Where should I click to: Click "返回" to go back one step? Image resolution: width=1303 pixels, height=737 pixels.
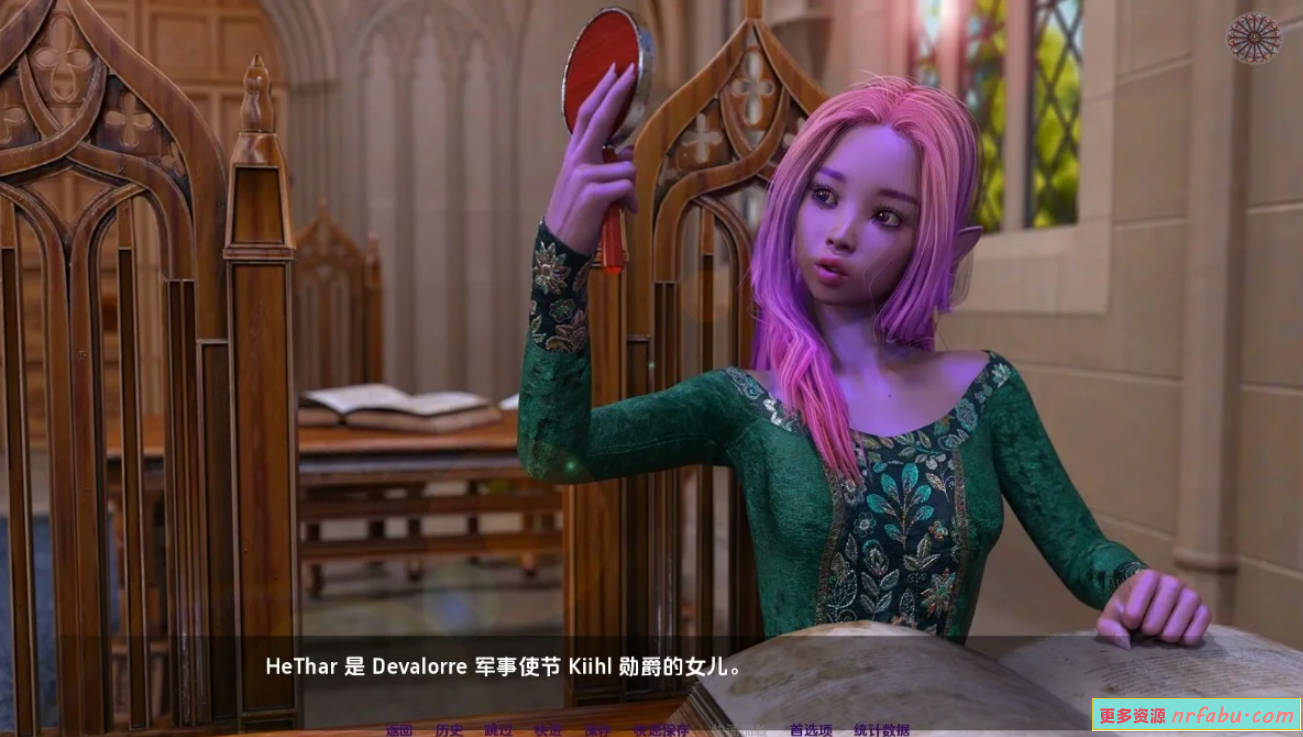tap(398, 731)
